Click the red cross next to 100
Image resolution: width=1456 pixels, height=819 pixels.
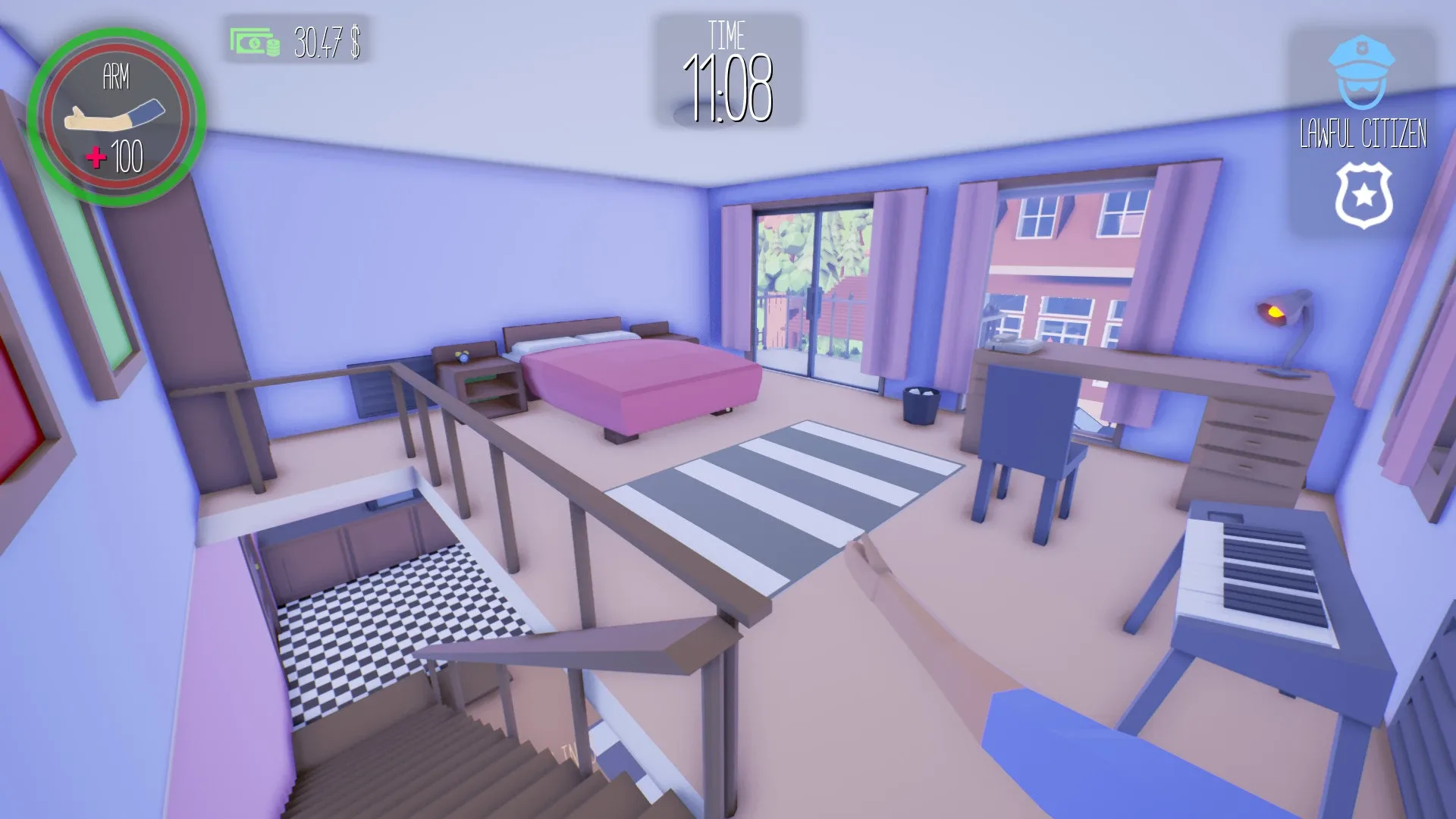tap(96, 158)
